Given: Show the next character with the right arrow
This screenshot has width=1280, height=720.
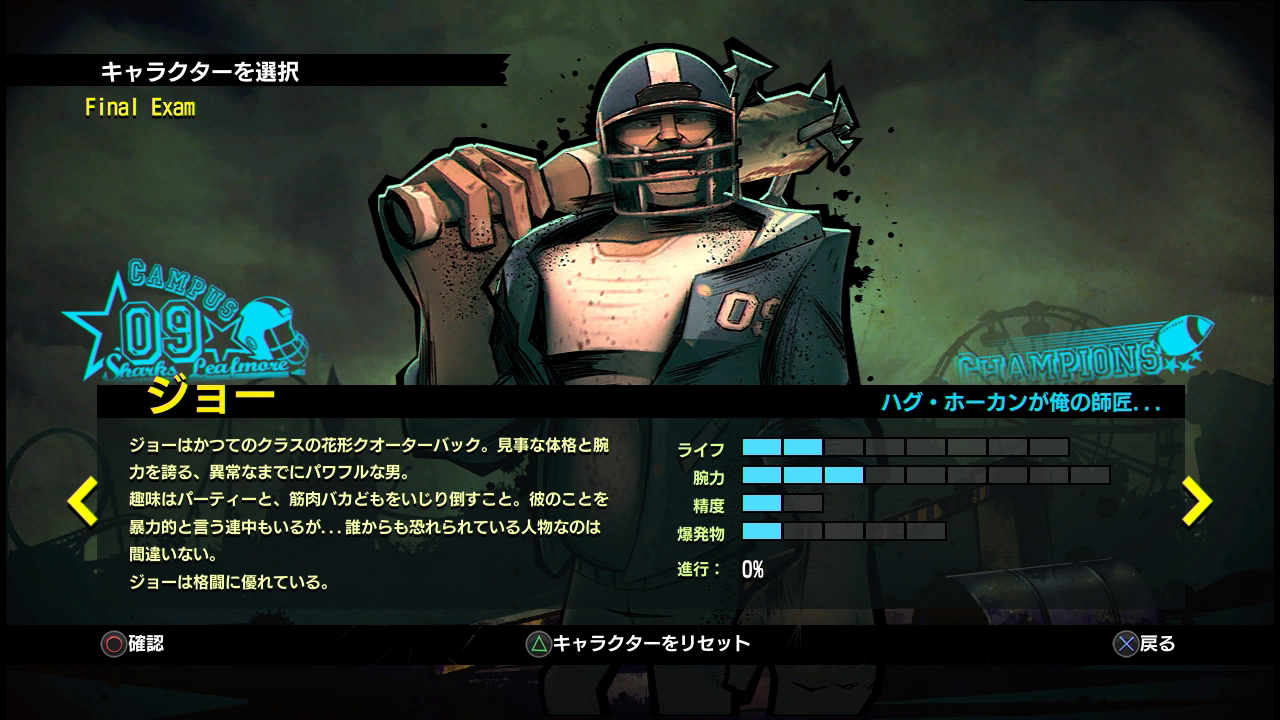Looking at the screenshot, I should 1196,501.
